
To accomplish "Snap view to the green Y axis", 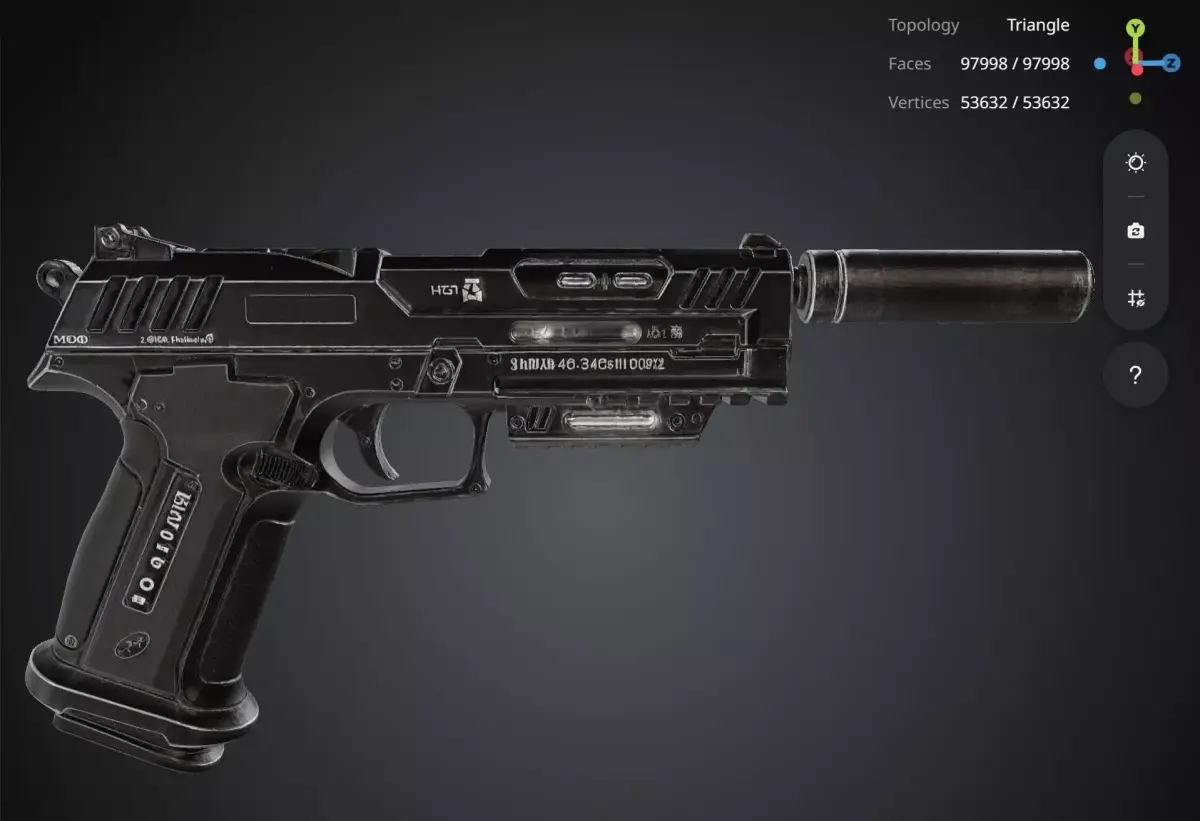I will 1135,28.
